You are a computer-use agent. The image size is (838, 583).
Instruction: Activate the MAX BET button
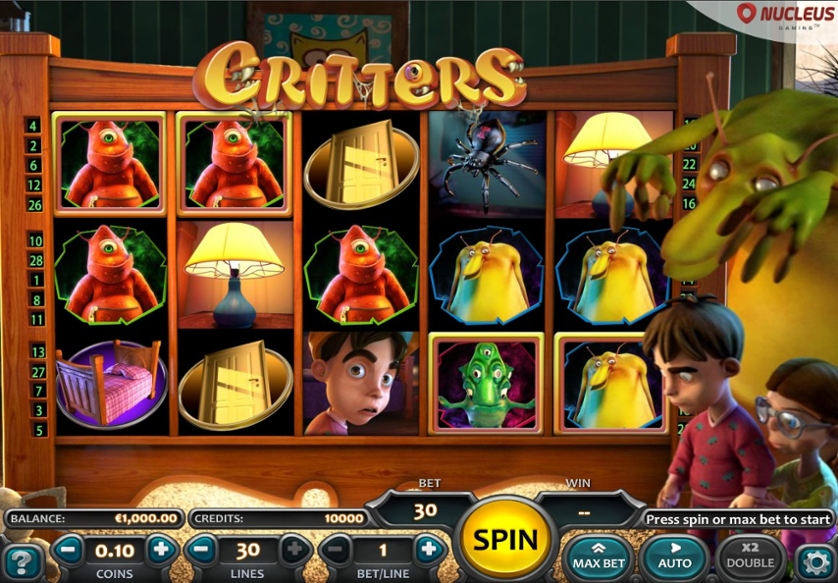point(598,556)
